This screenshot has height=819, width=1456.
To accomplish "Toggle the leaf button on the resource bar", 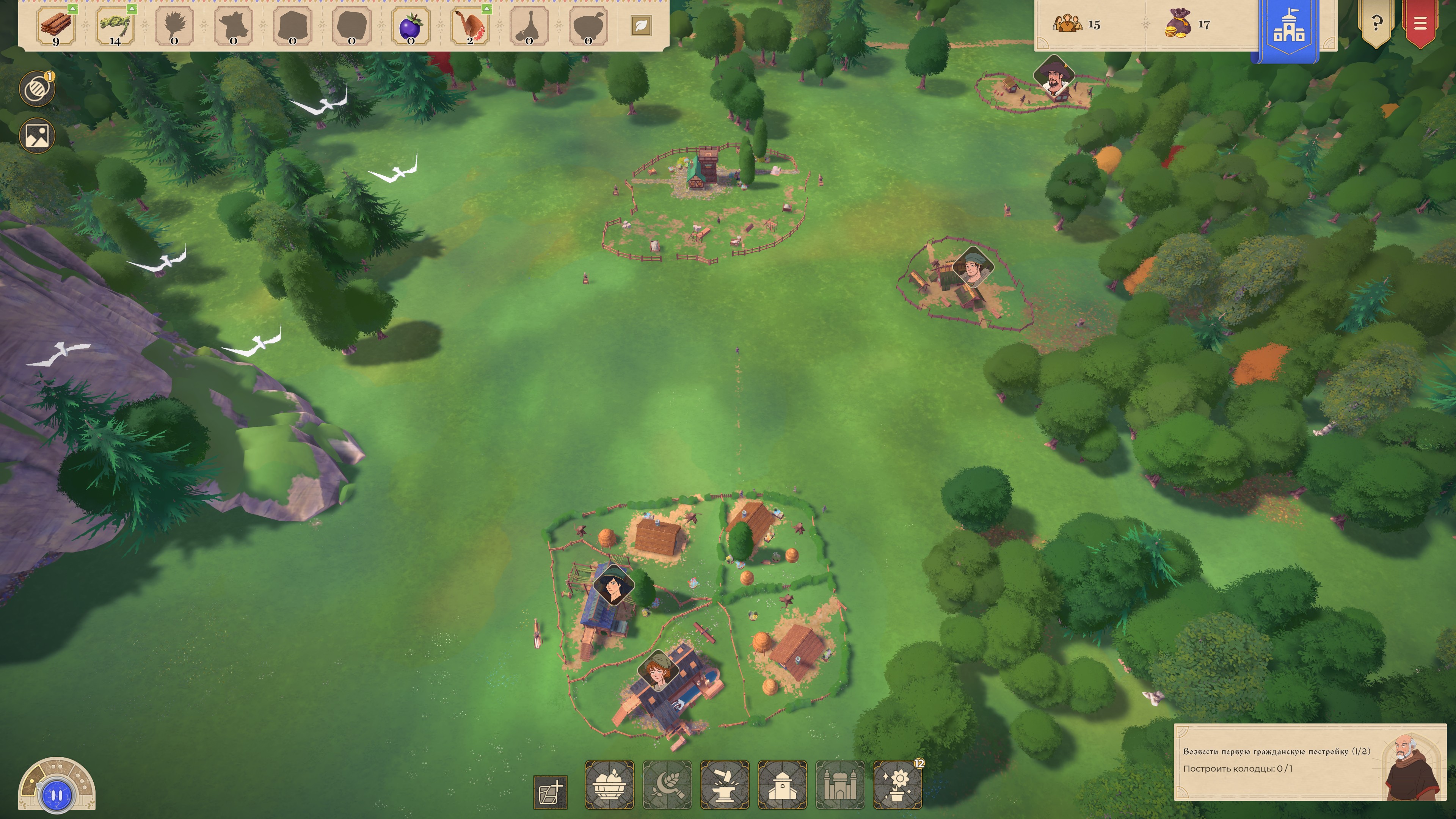I will (x=640, y=25).
